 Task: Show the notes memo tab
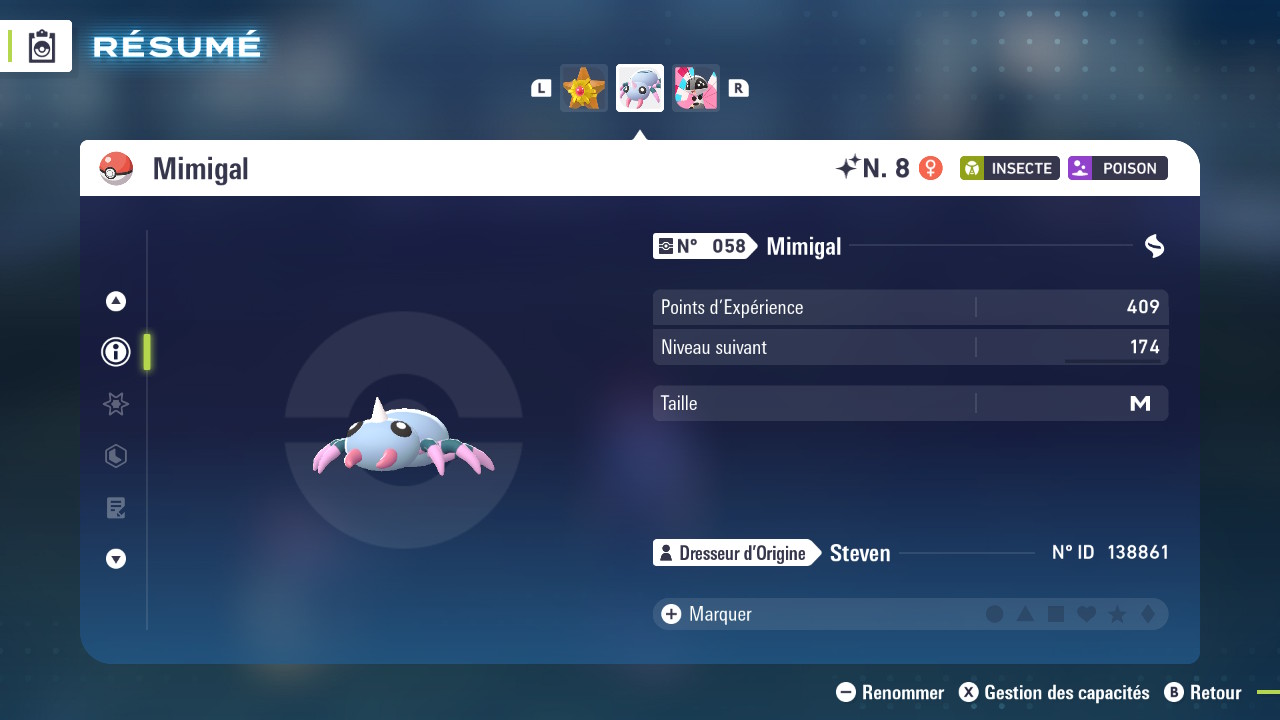click(116, 508)
